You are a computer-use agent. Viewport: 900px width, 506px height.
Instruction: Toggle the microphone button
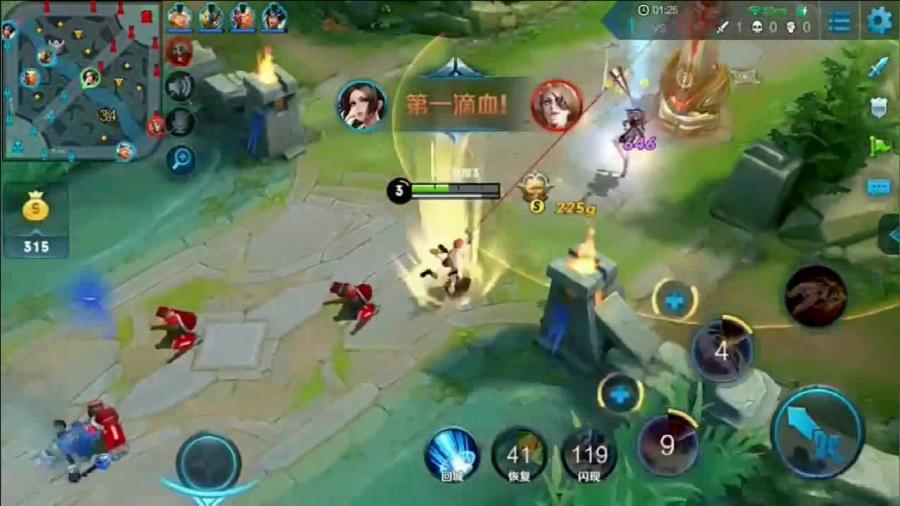pyautogui.click(x=180, y=122)
